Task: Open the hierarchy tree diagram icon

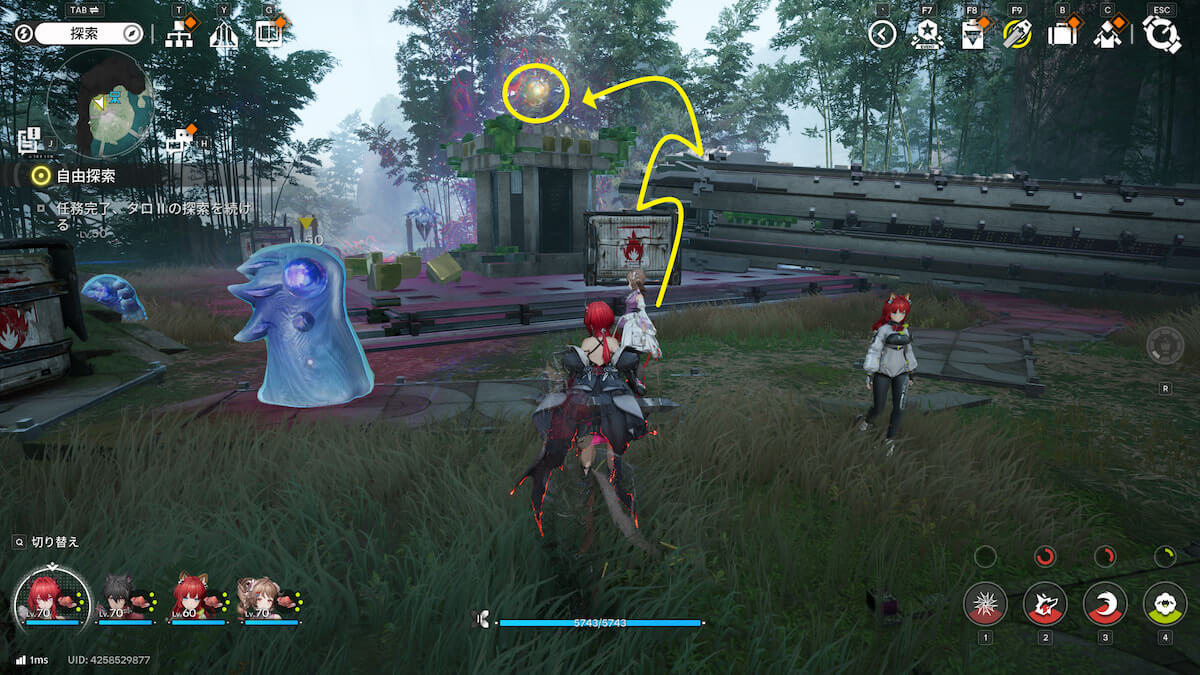Action: (179, 34)
